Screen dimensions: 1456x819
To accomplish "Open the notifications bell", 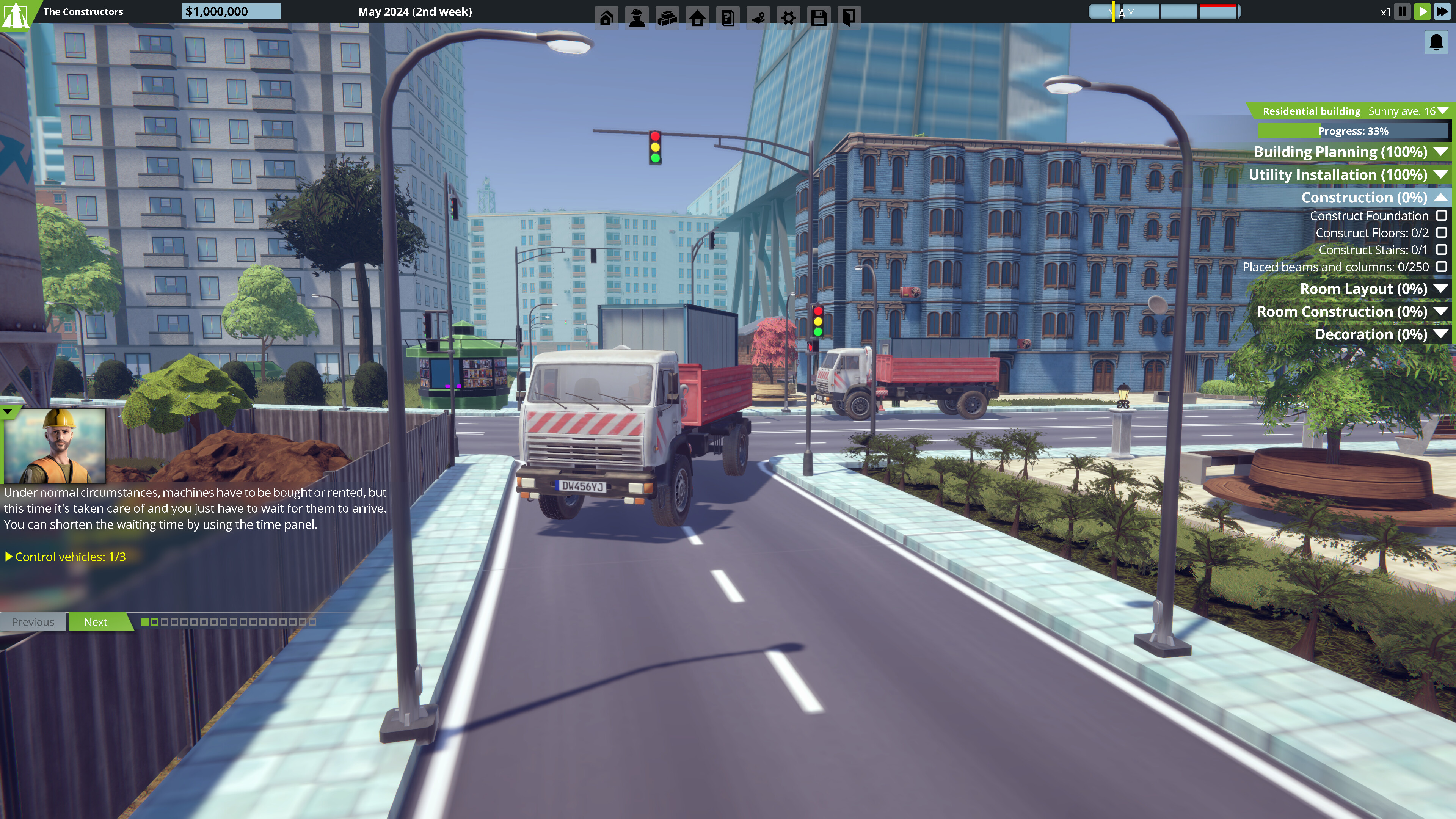I will tap(1436, 42).
